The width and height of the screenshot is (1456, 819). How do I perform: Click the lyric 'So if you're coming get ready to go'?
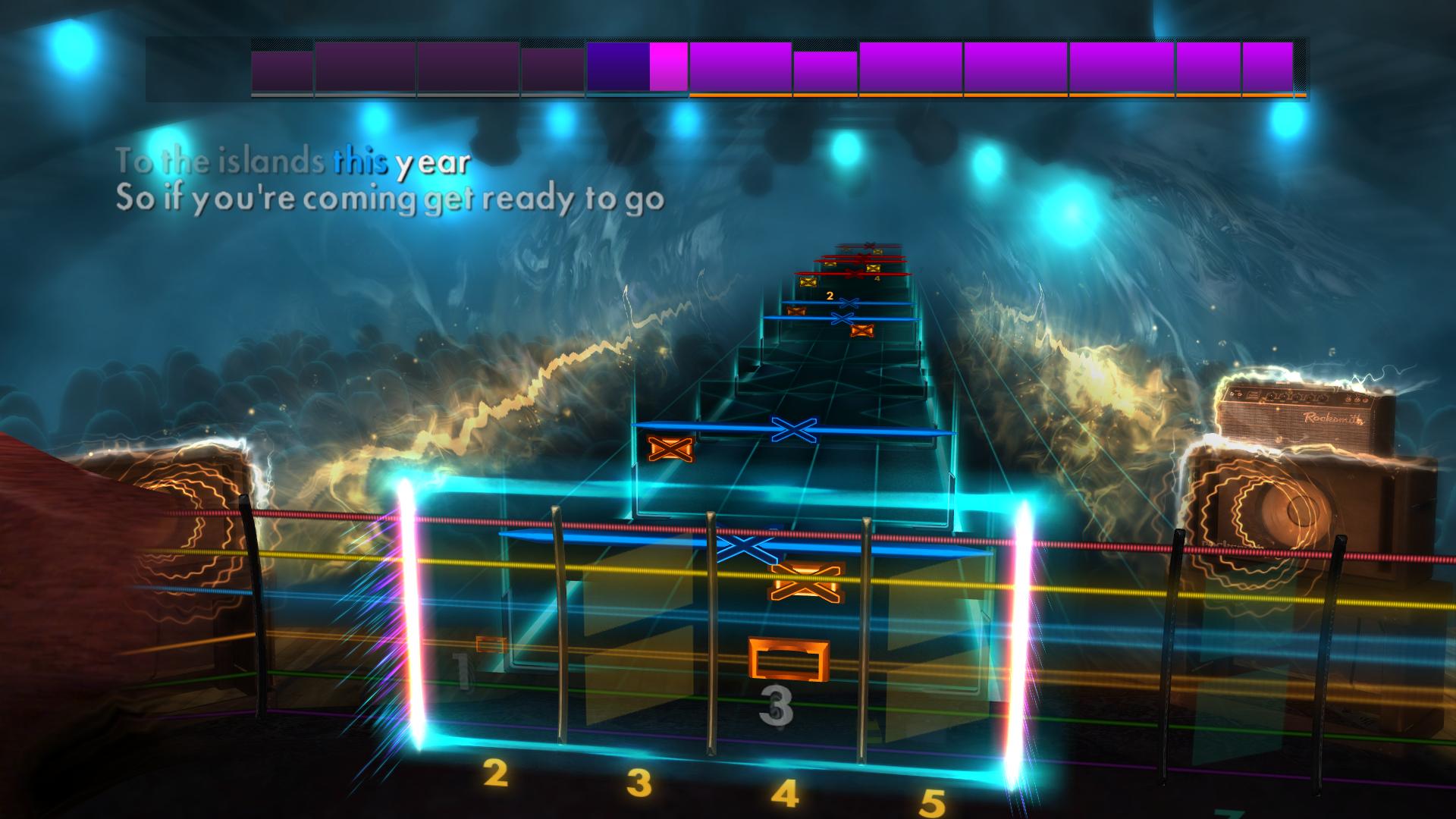tap(391, 199)
